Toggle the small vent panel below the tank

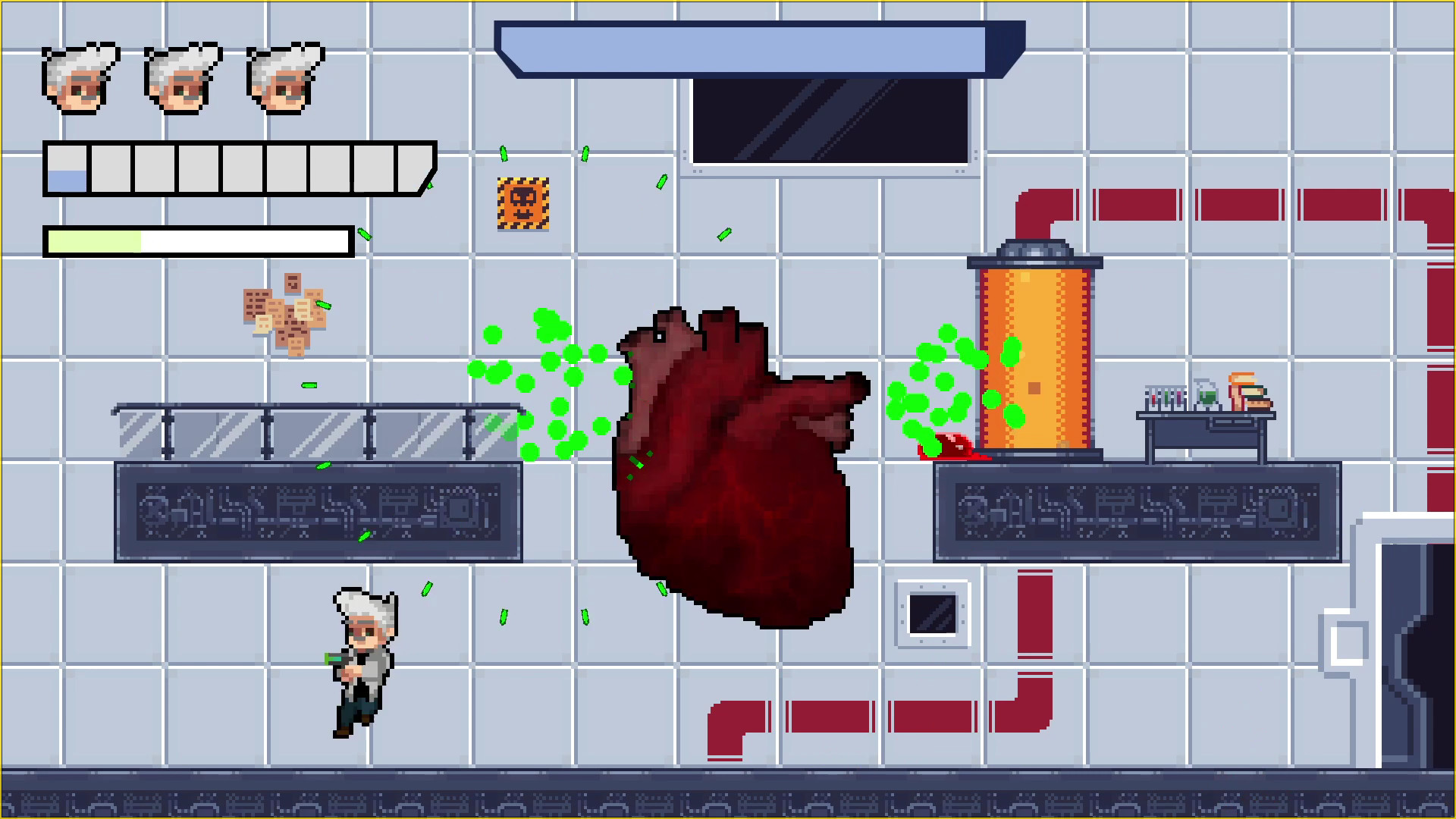pos(933,614)
